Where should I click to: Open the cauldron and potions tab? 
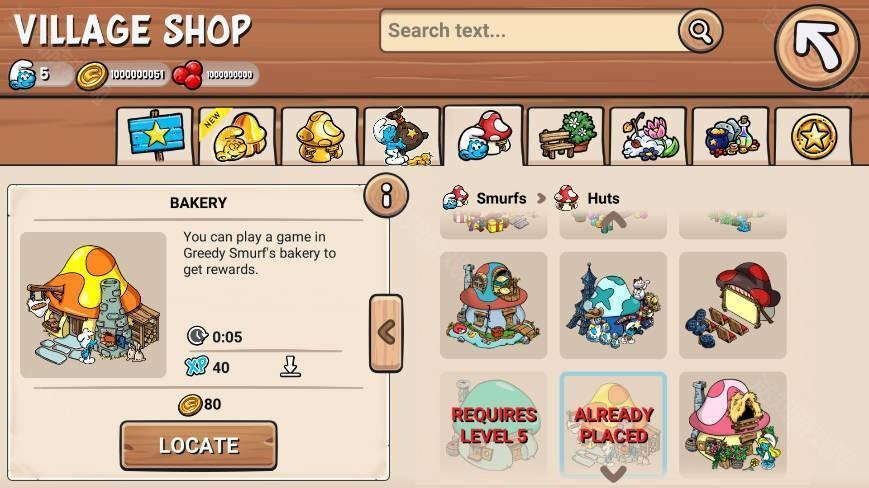[730, 136]
